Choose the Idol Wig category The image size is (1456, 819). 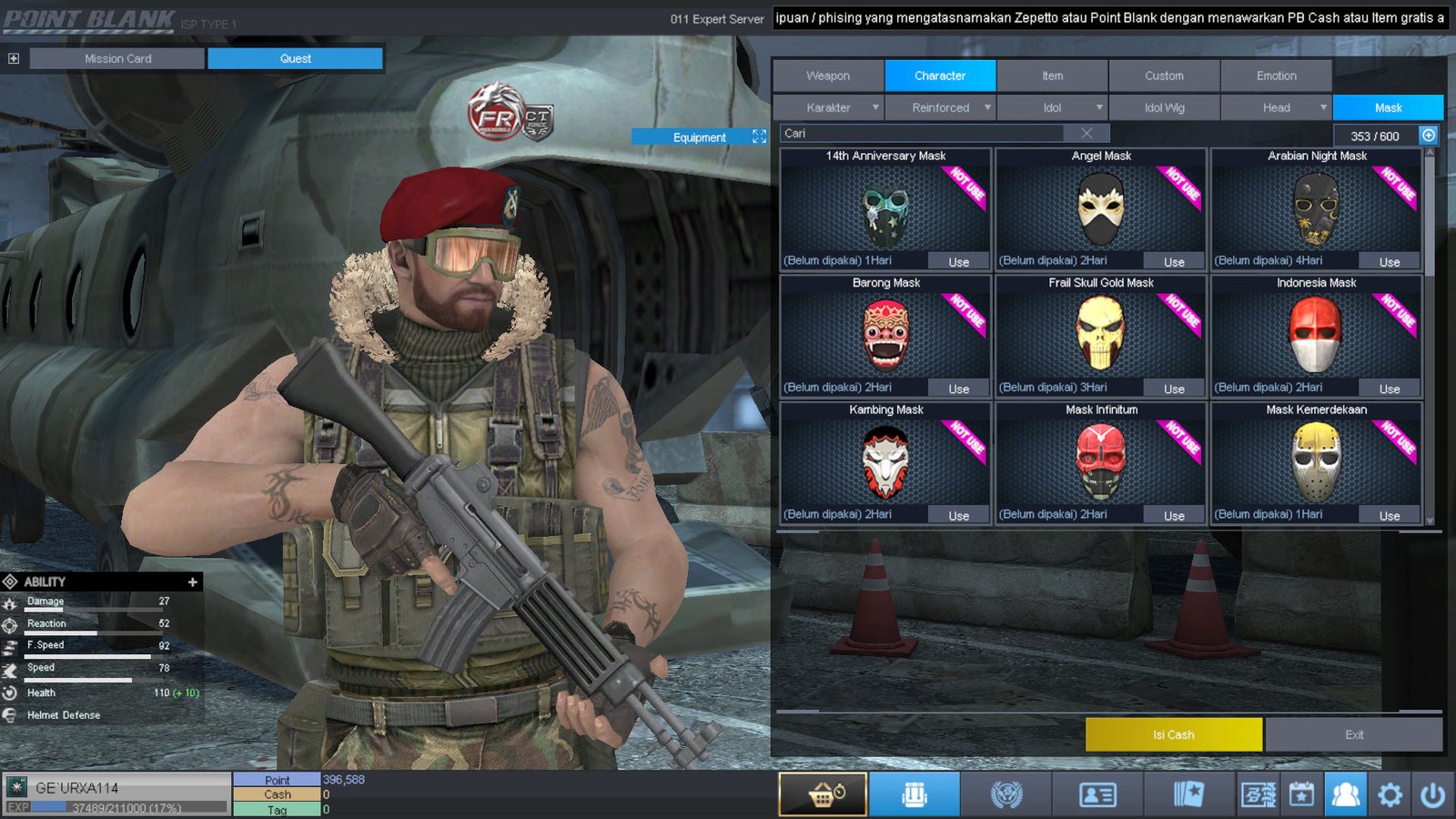[x=1164, y=107]
